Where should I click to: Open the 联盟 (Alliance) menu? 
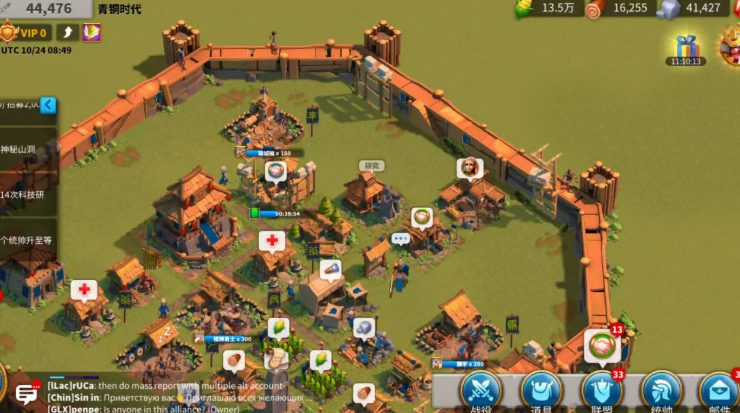[600, 391]
